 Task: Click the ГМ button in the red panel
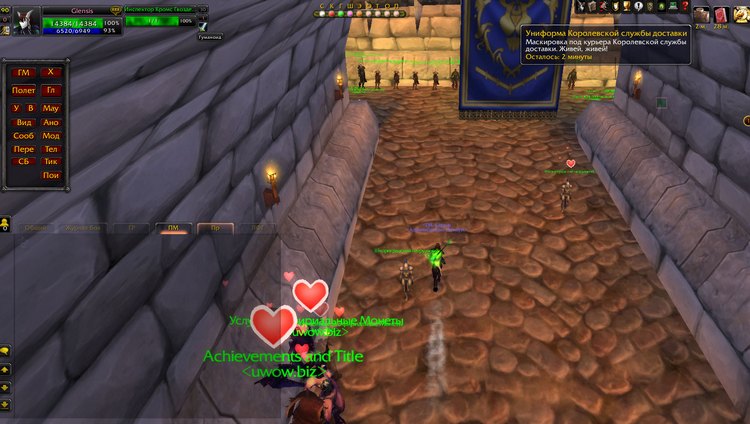click(23, 72)
